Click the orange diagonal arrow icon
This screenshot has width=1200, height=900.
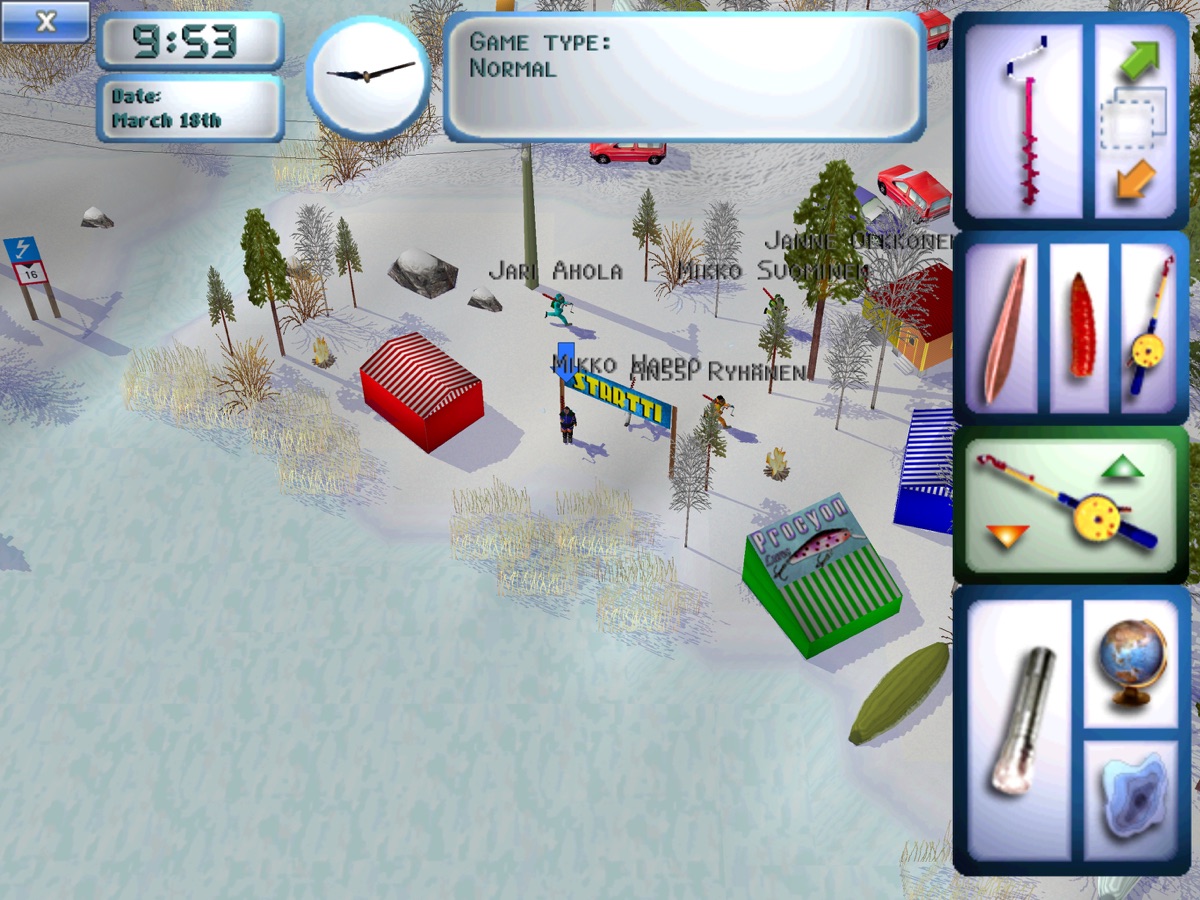pyautogui.click(x=1135, y=180)
